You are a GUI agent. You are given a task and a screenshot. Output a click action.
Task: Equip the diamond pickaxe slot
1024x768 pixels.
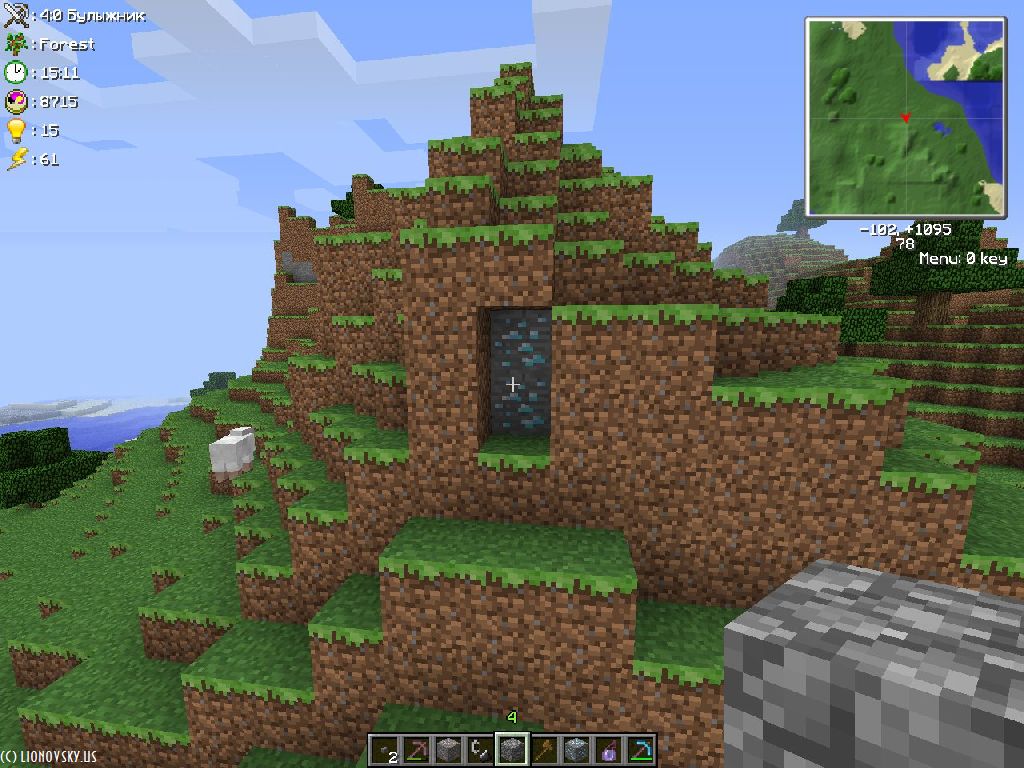point(639,749)
